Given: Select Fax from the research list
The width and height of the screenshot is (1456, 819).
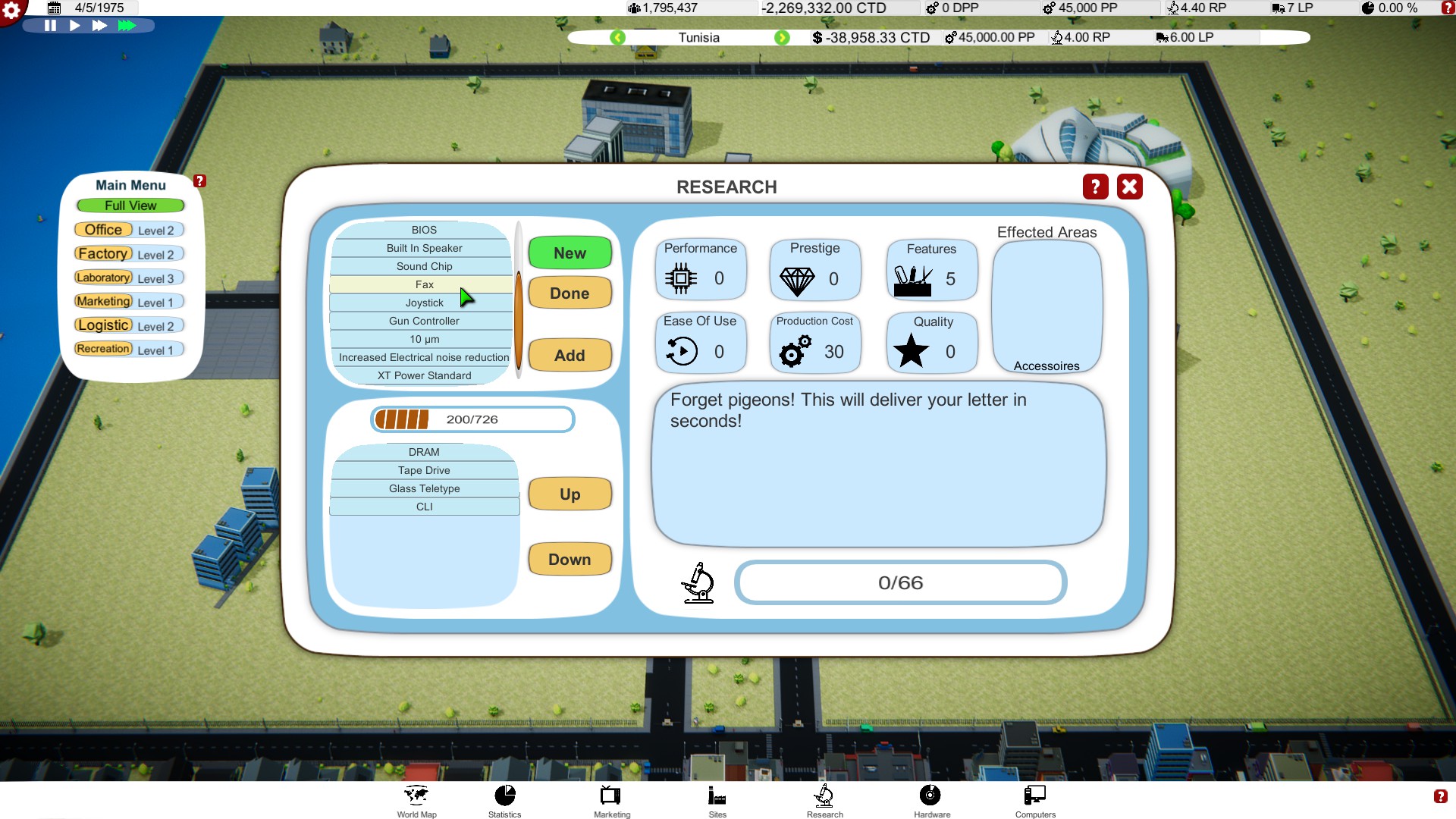Looking at the screenshot, I should coord(424,284).
